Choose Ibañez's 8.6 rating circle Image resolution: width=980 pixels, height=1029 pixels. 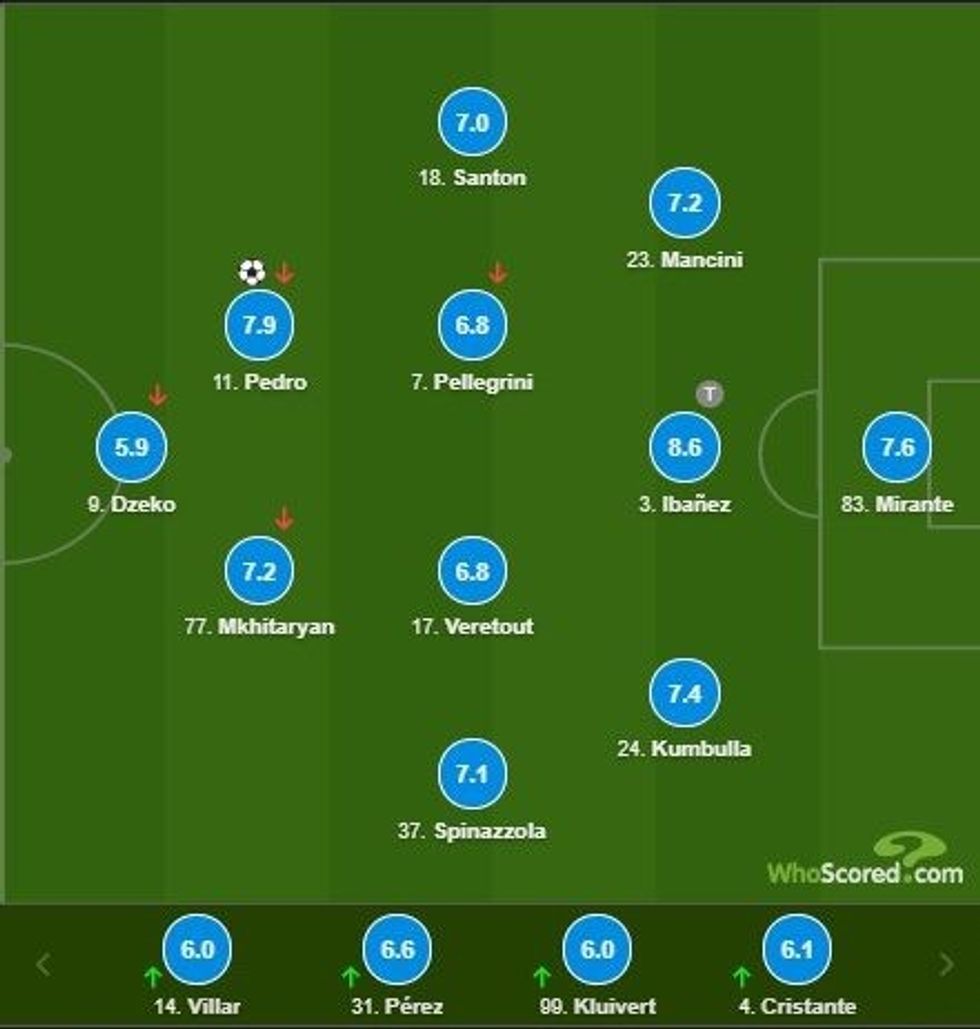(684, 447)
